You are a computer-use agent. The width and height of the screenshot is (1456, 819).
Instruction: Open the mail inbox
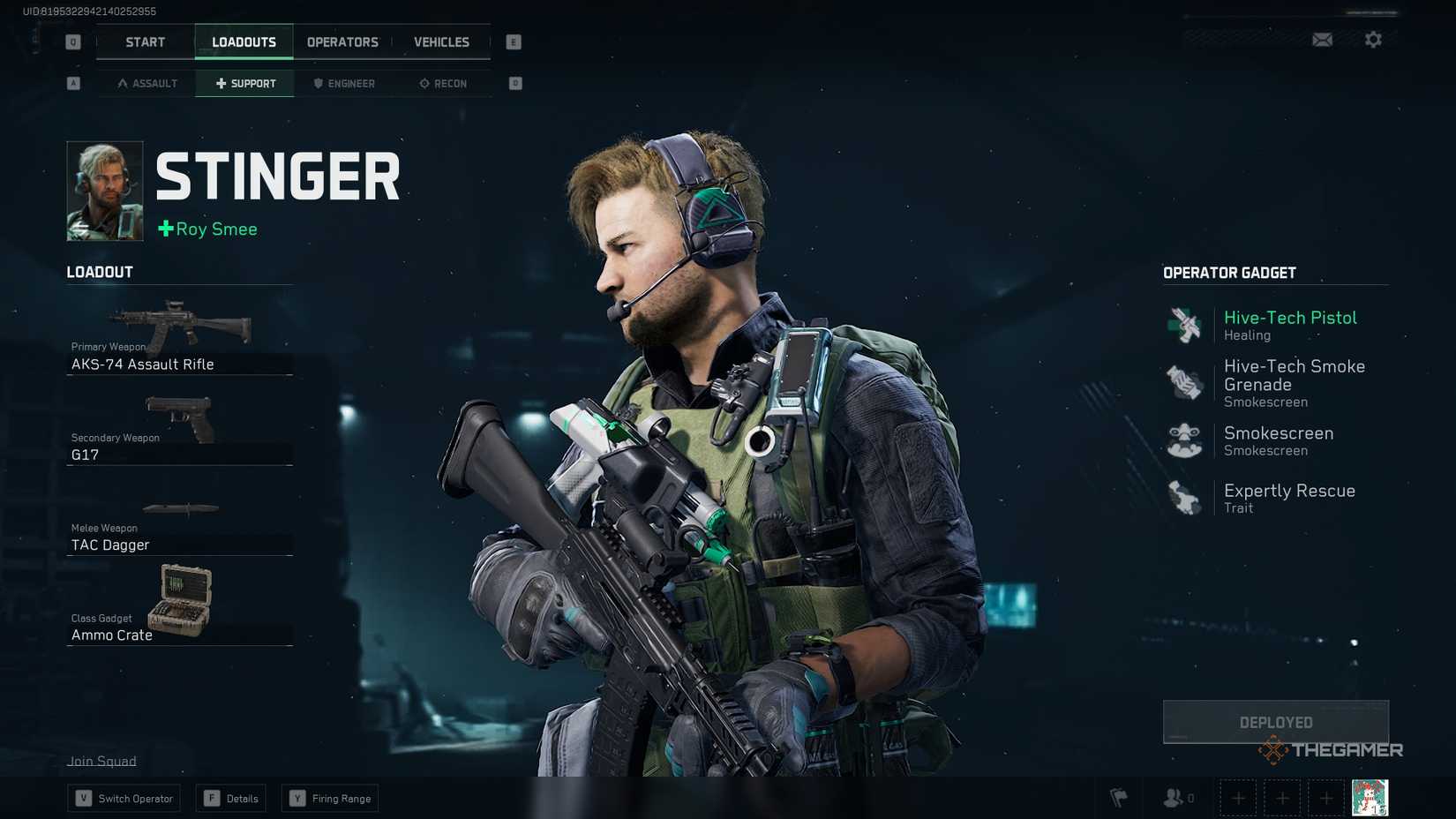(x=1322, y=40)
